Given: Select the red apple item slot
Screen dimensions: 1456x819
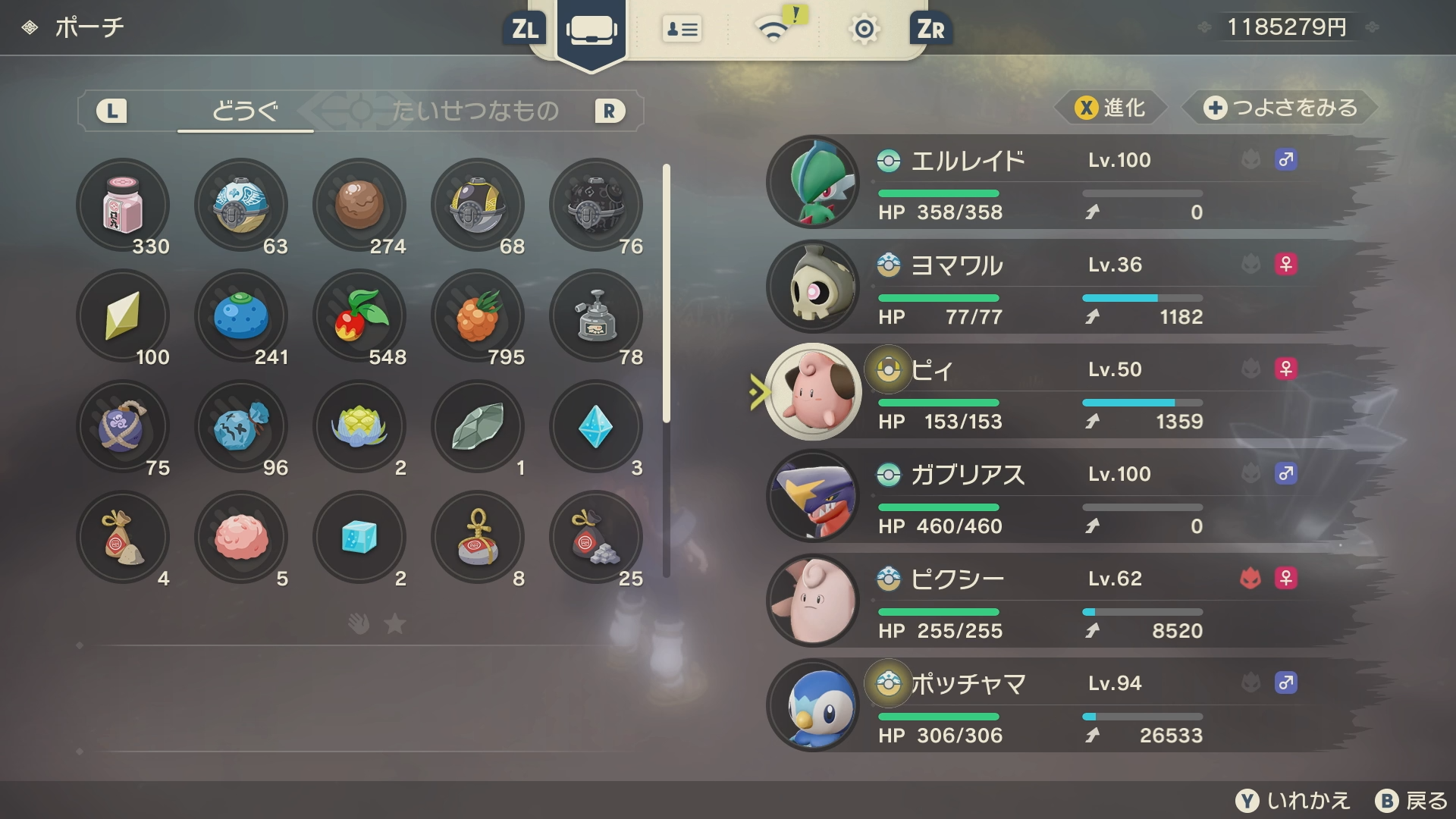Looking at the screenshot, I should (359, 315).
